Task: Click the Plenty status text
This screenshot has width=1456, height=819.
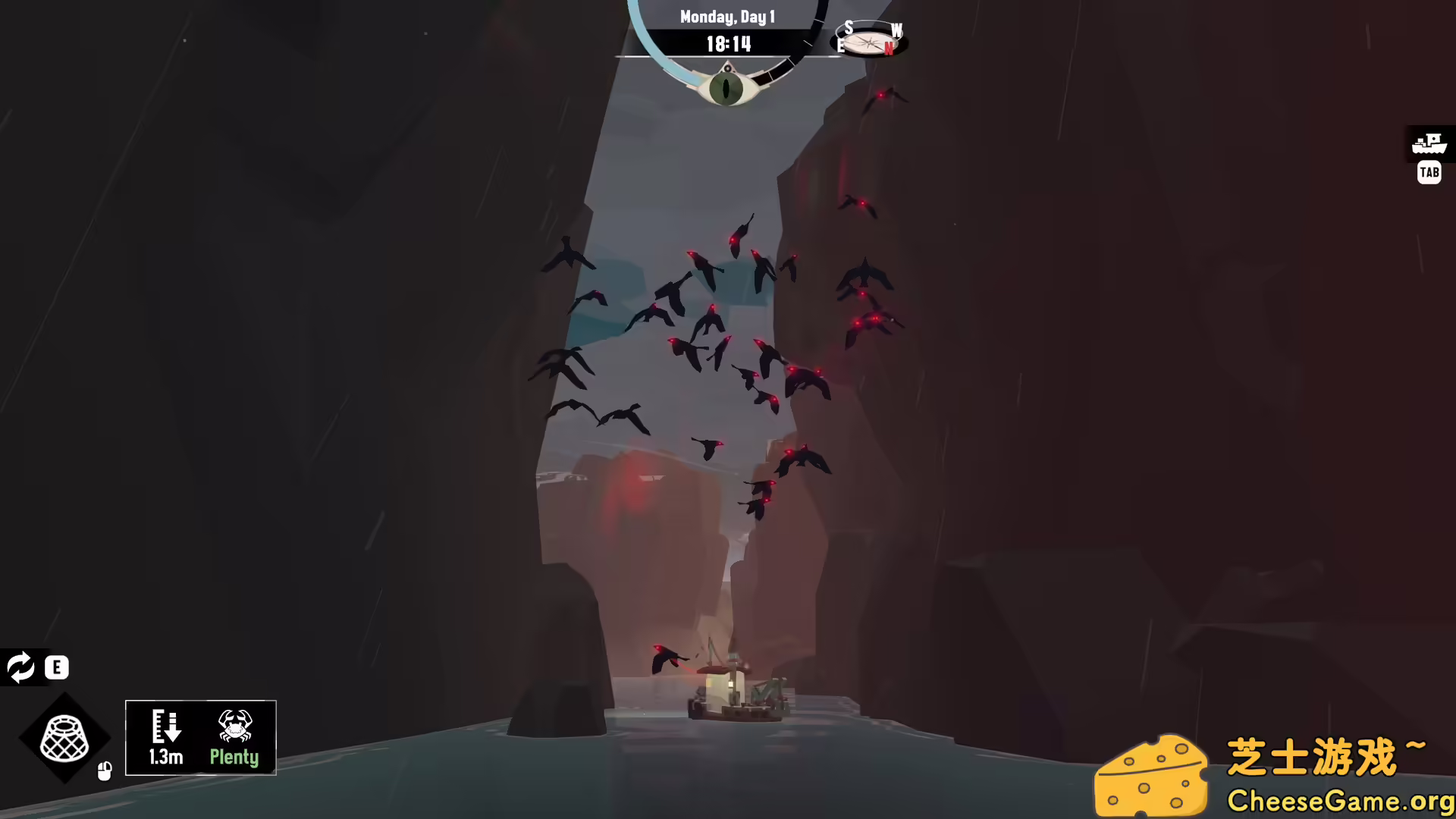Action: pyautogui.click(x=235, y=757)
